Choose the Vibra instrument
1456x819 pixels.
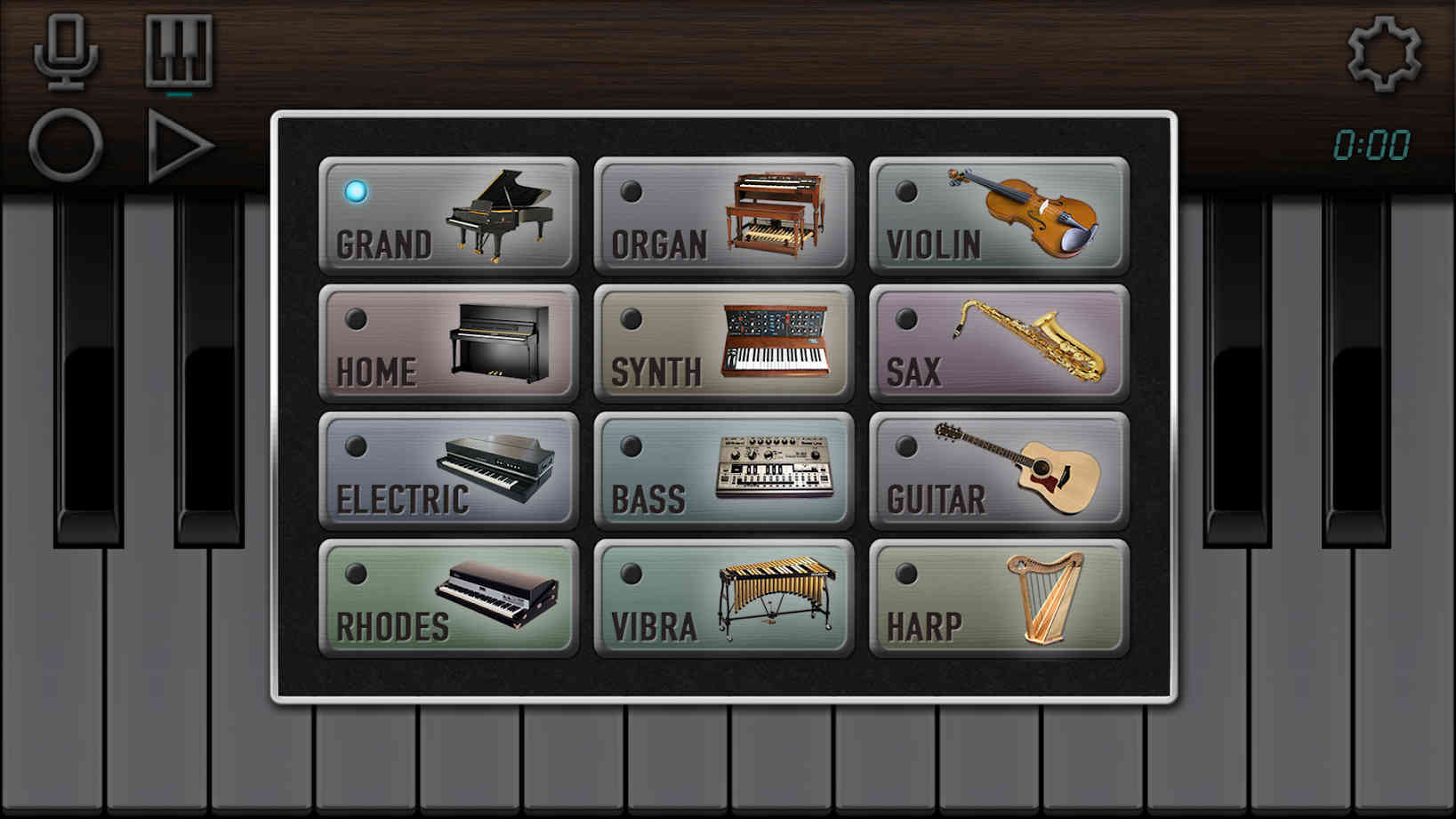tap(723, 598)
